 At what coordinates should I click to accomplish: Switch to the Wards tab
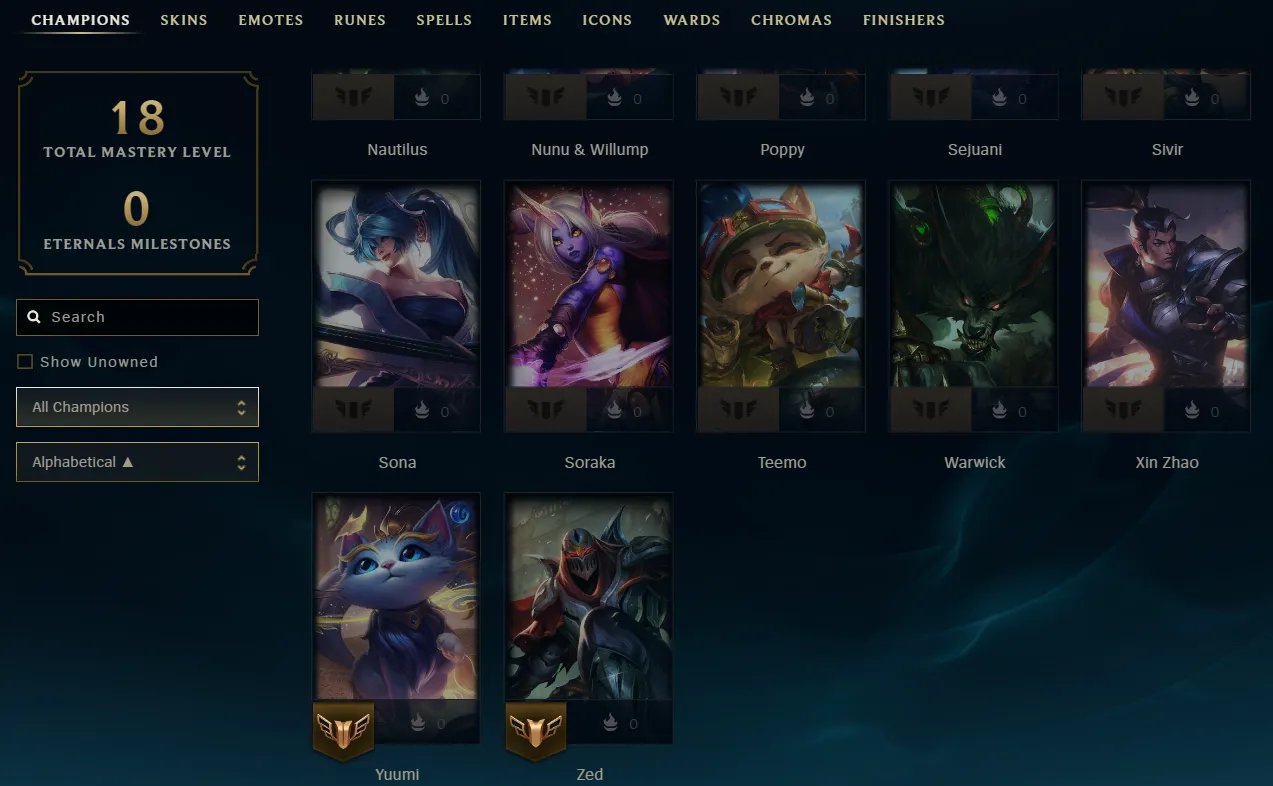(x=691, y=20)
